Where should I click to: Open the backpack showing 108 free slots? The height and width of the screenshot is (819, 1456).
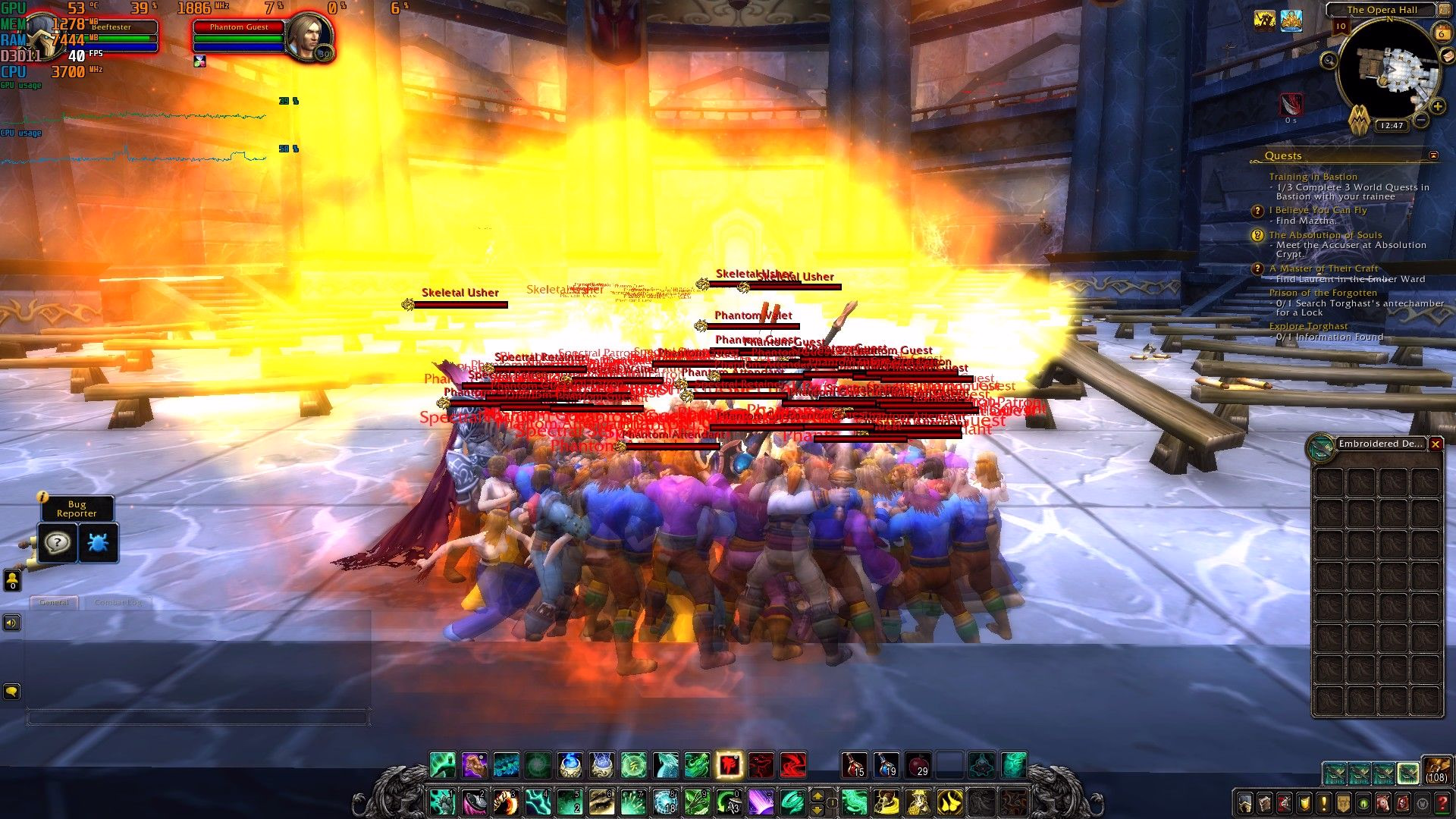click(1436, 771)
